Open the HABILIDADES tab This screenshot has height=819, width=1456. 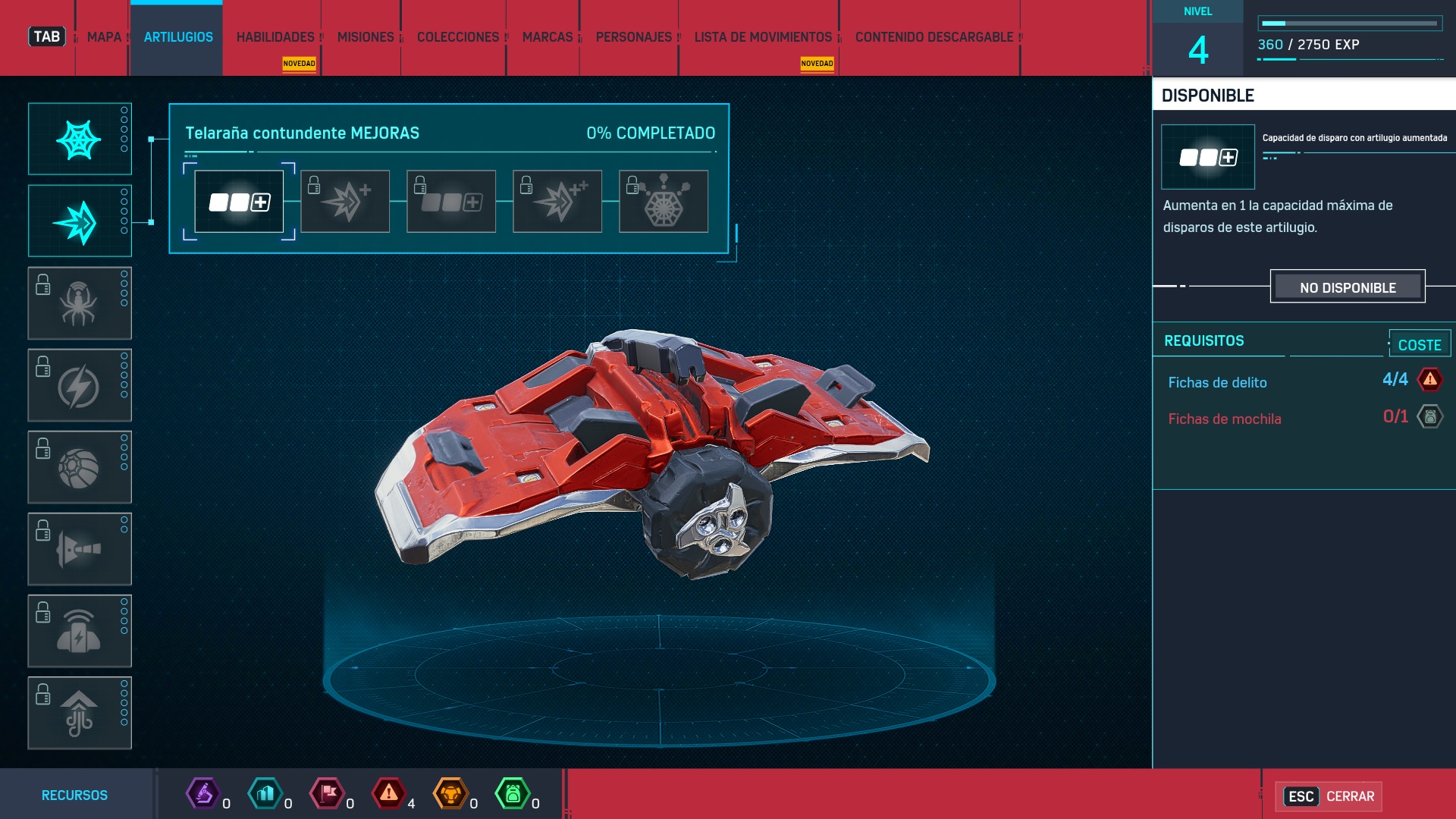tap(275, 37)
